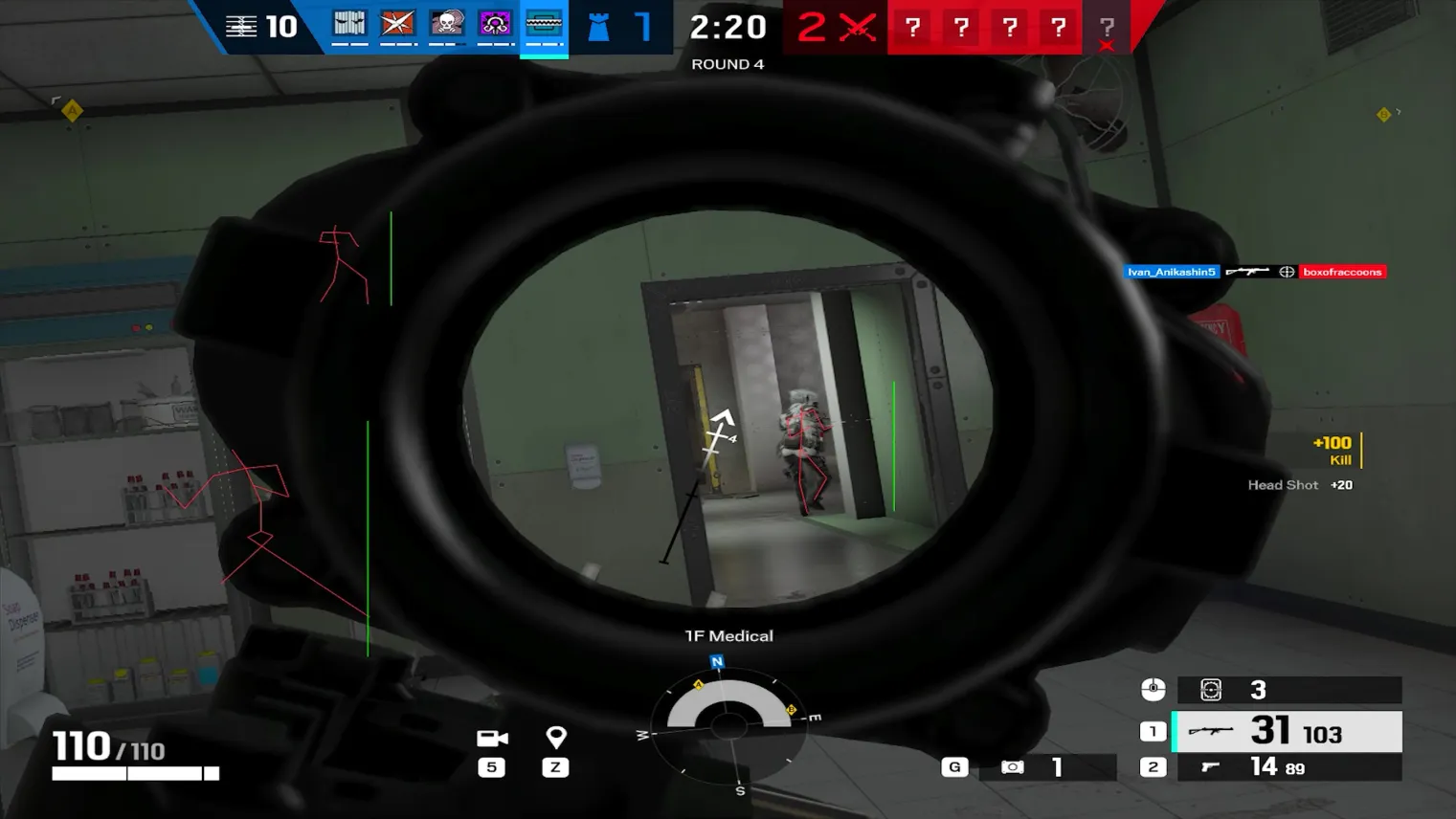Click the round timer showing 2:20
Viewport: 1456px width, 819px height.
[x=728, y=27]
